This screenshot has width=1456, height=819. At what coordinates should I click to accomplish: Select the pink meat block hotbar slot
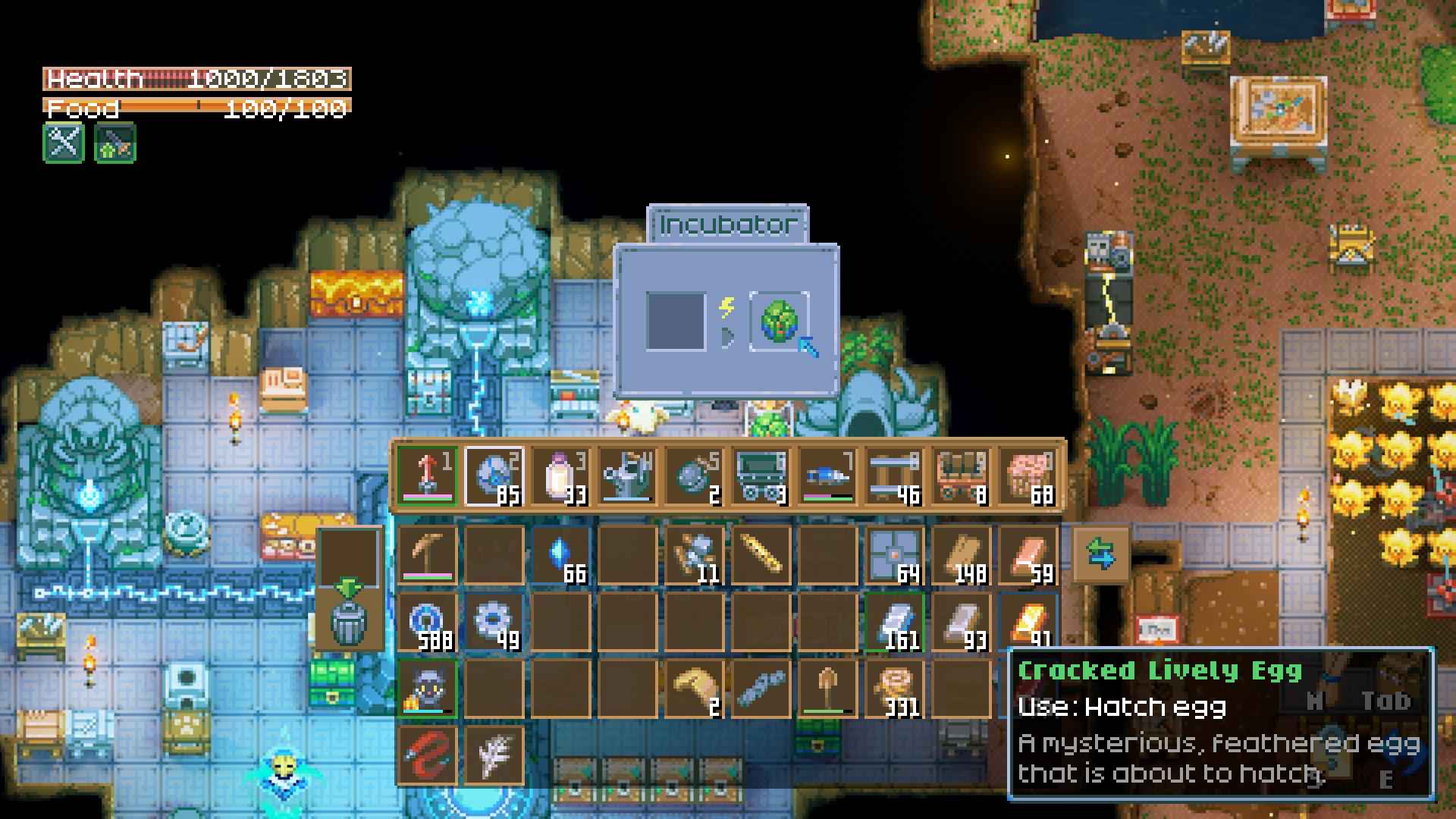click(x=1028, y=475)
